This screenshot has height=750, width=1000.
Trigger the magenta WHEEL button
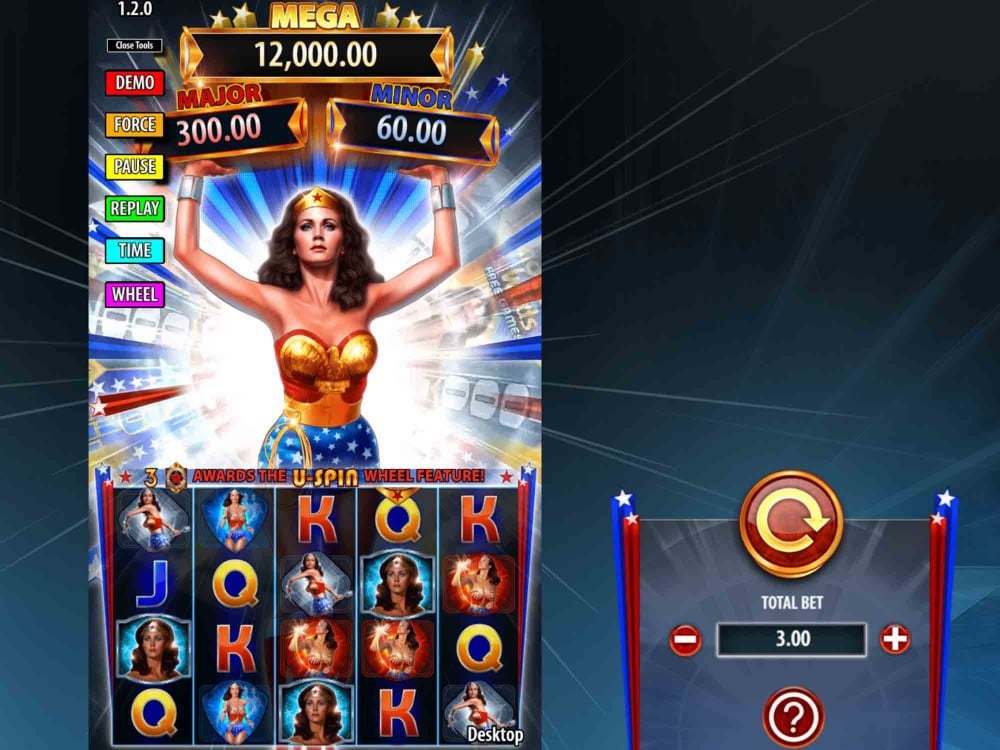[x=134, y=294]
